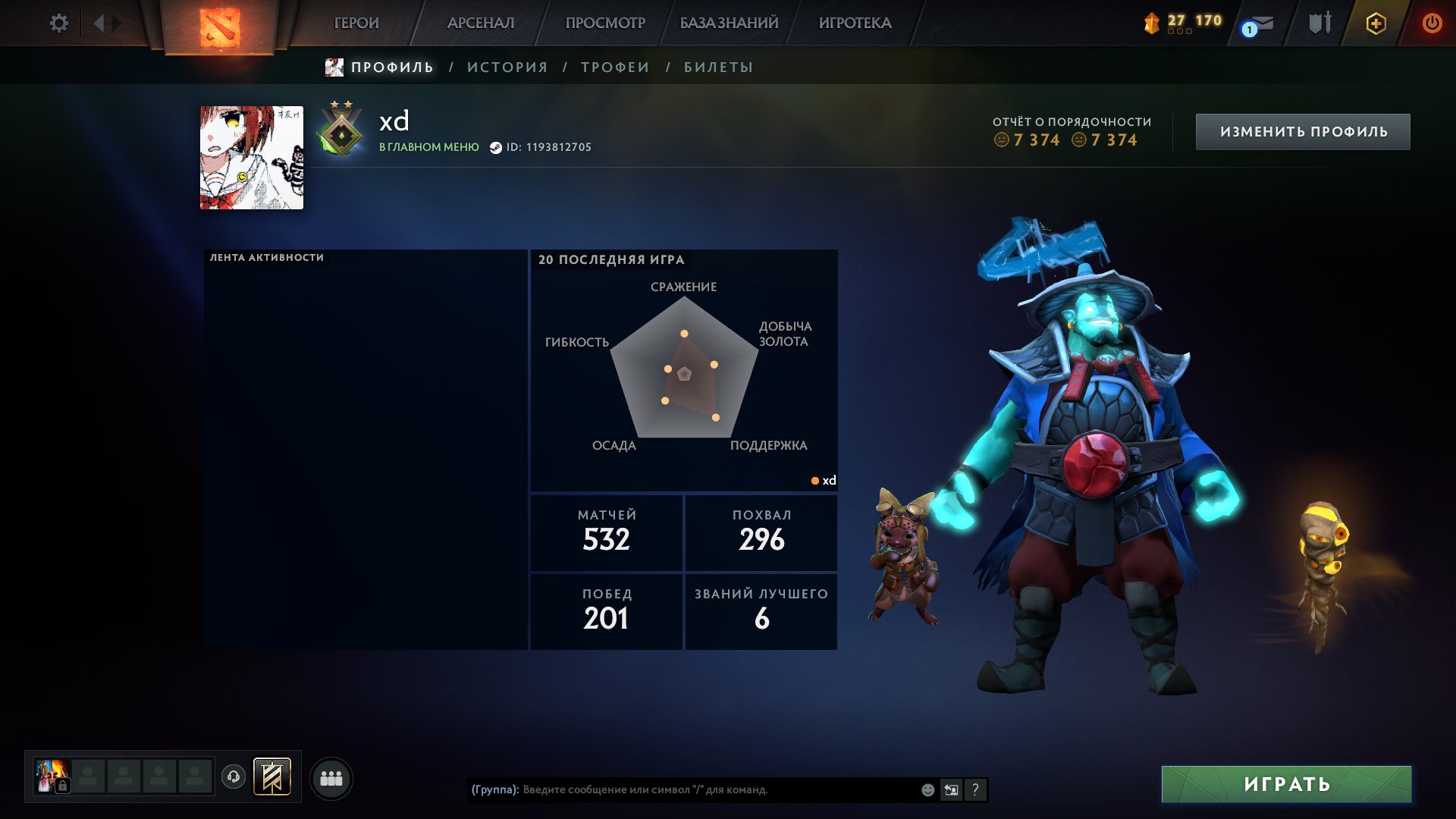
Task: Switch to the ИСТОРИЯ tab
Action: (x=507, y=67)
